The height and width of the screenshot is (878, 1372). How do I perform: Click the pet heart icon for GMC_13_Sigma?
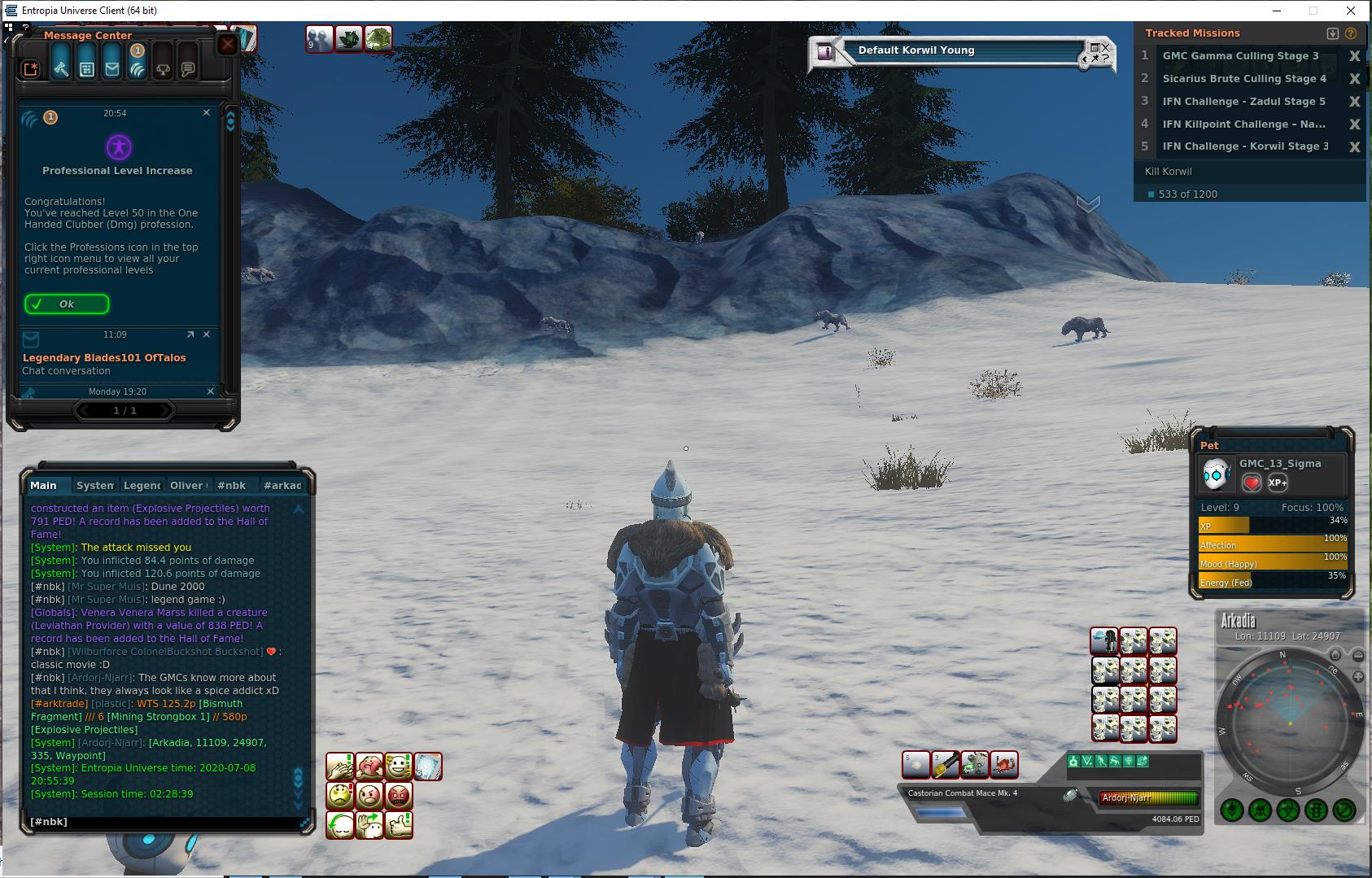pos(1252,483)
